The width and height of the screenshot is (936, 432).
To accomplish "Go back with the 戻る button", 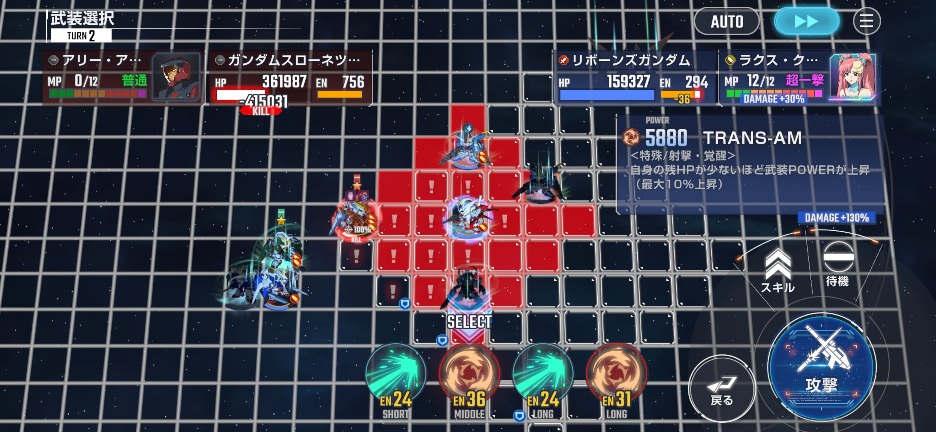I will point(722,387).
